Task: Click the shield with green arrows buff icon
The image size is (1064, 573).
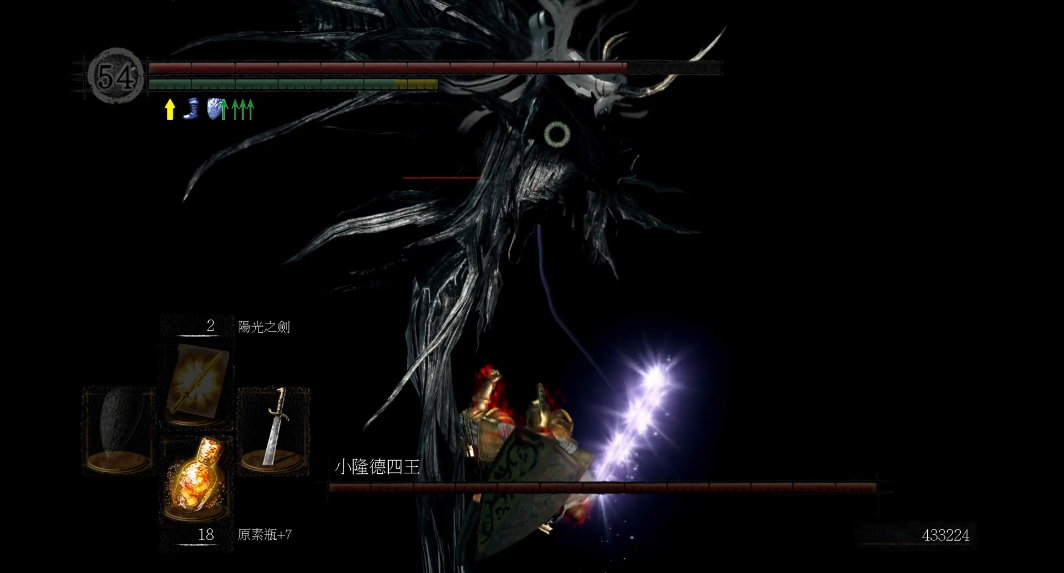Action: point(216,109)
